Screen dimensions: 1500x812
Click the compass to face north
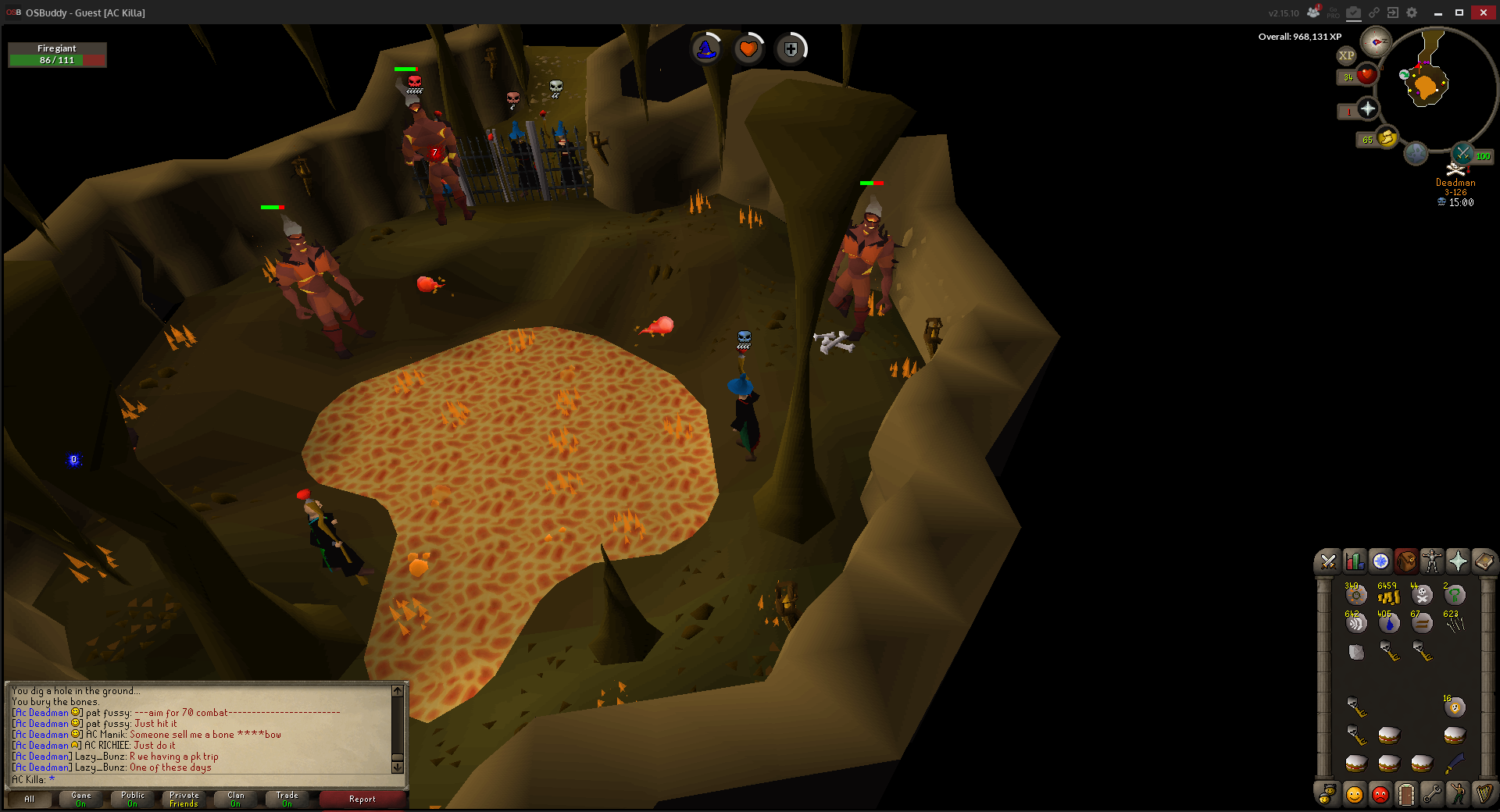coord(1375,41)
